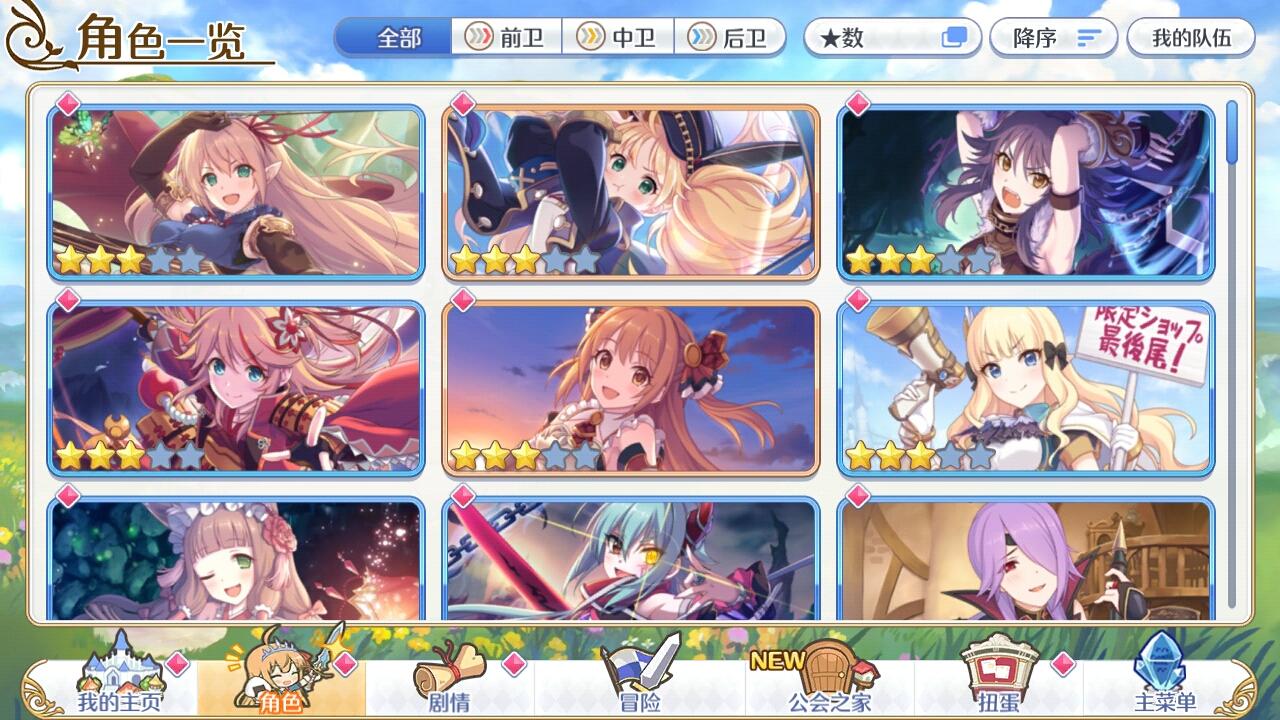Expand the double-chevron on the 后卫 filter
This screenshot has width=1280, height=720.
click(702, 36)
